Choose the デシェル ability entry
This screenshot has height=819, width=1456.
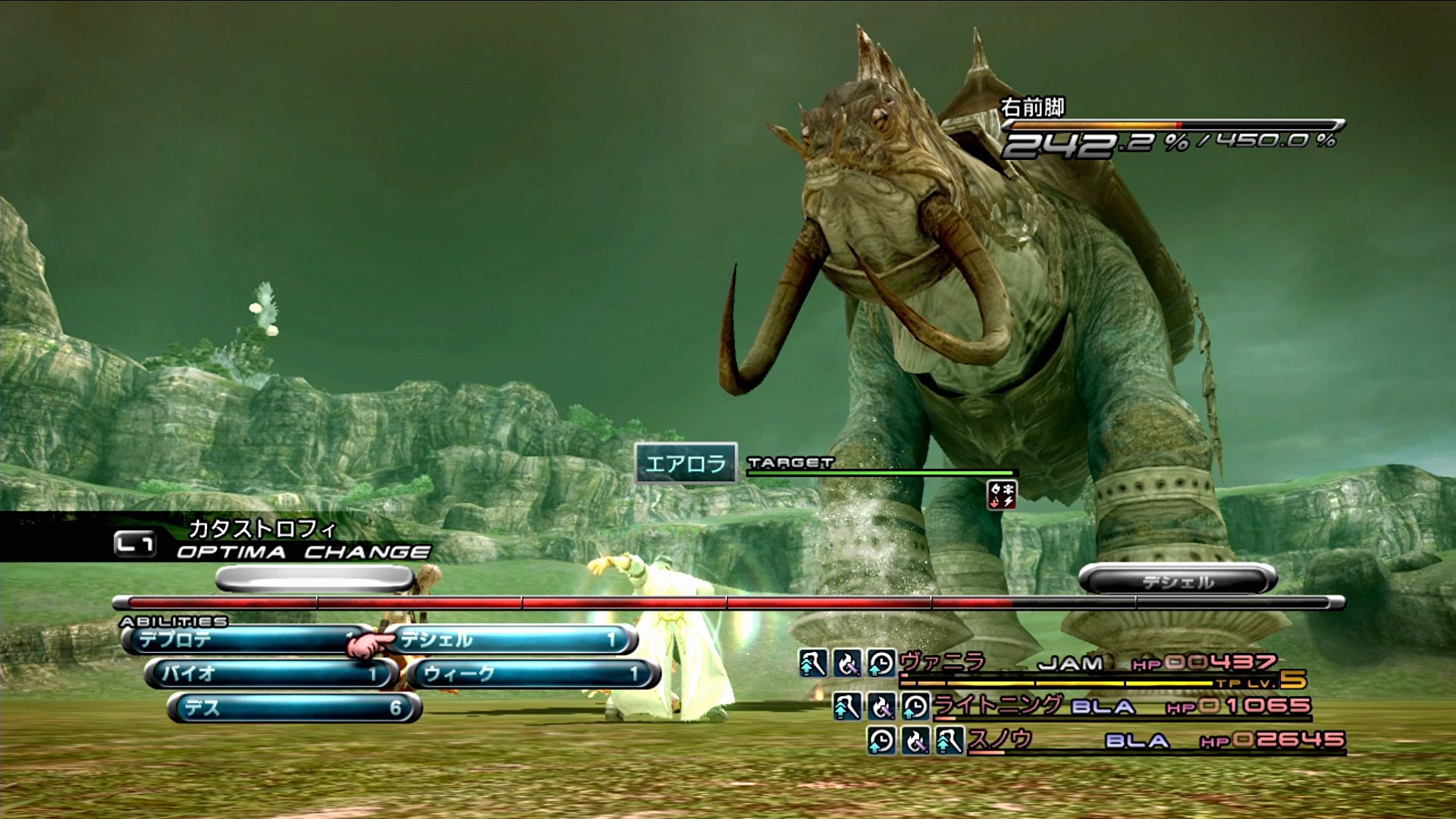[x=510, y=640]
